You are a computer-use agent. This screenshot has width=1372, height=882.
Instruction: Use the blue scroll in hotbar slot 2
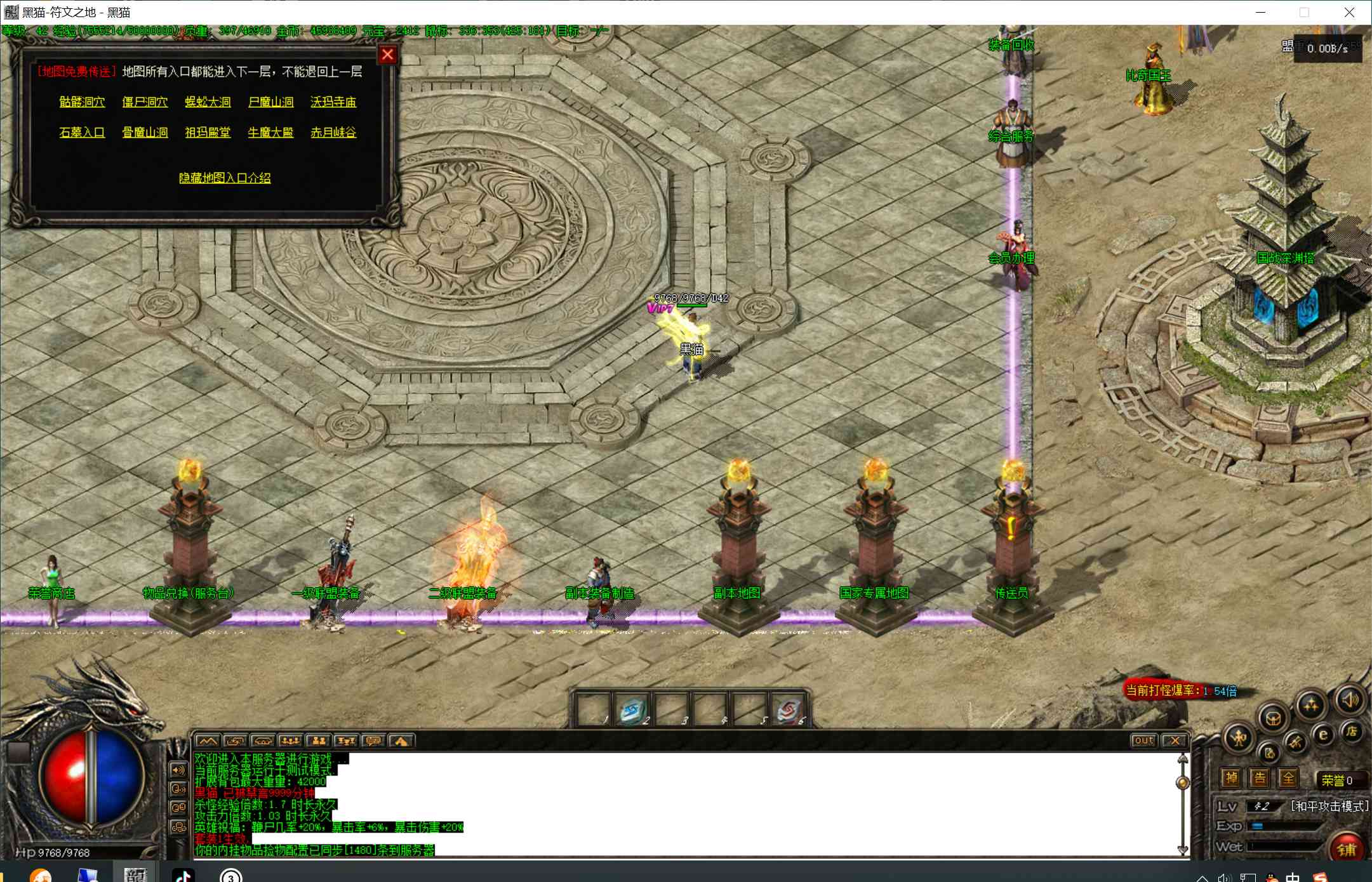(x=632, y=710)
